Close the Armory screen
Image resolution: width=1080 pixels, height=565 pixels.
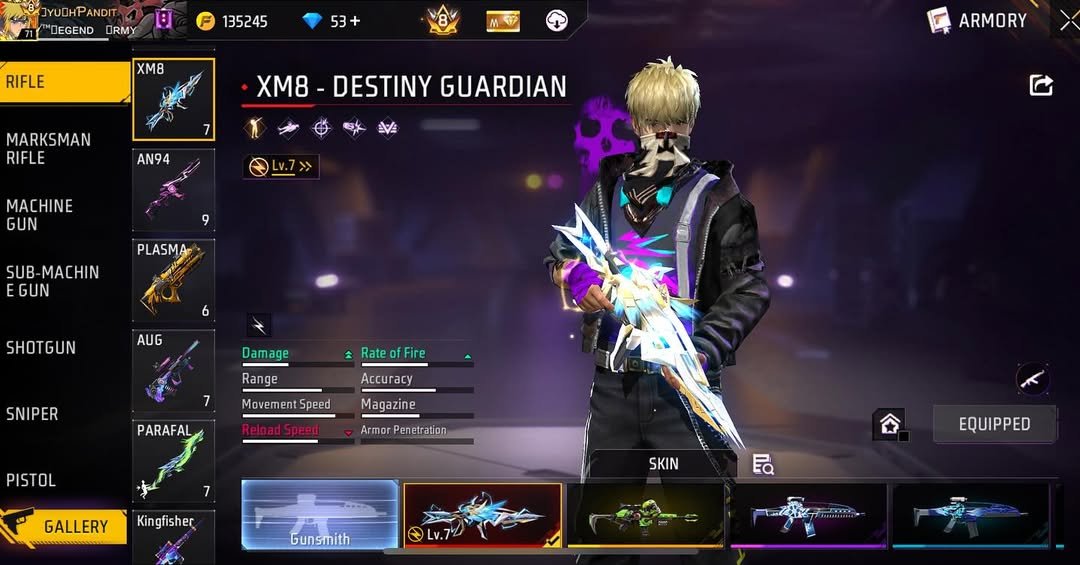coord(1068,20)
